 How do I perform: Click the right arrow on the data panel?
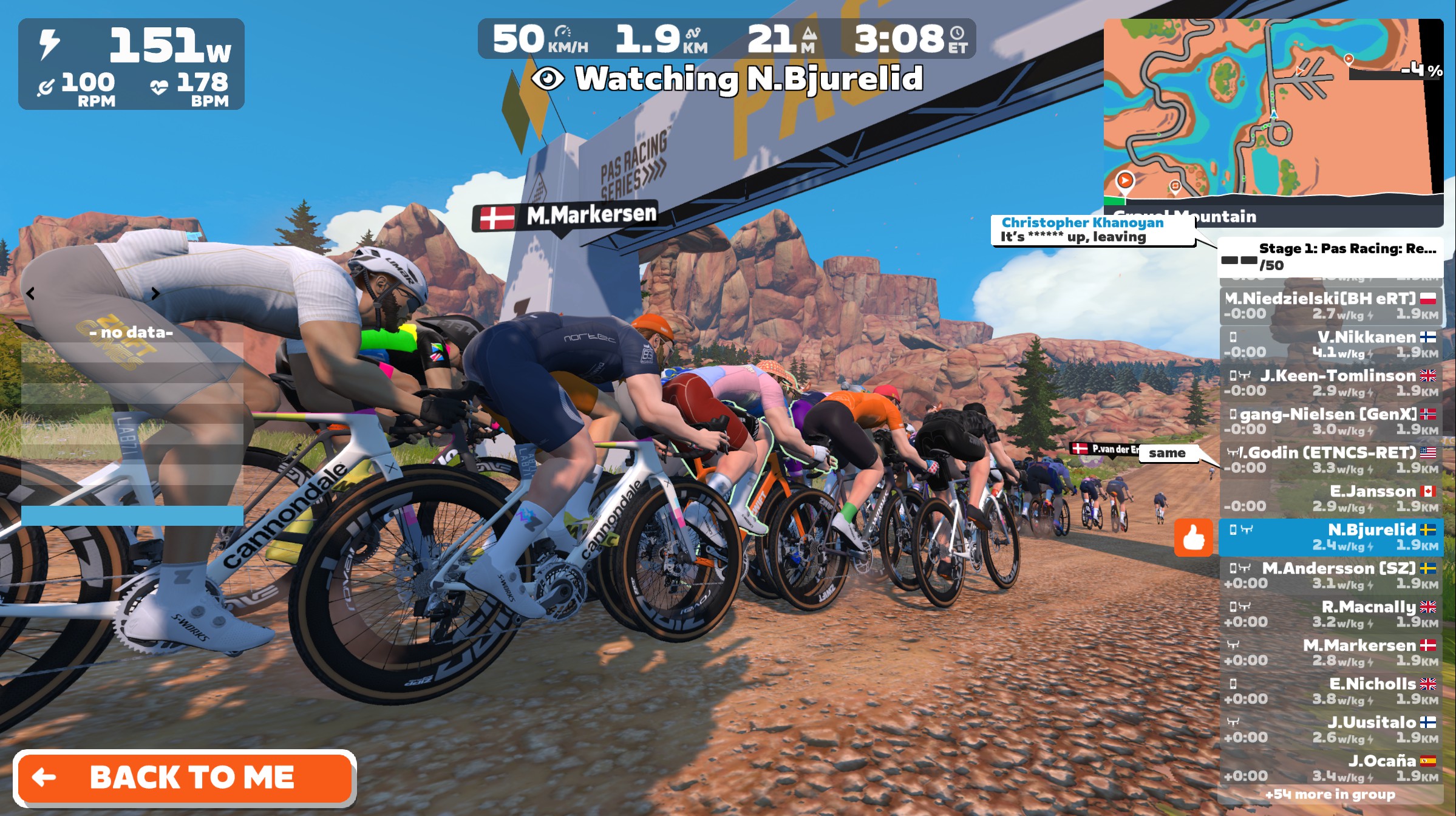click(155, 294)
